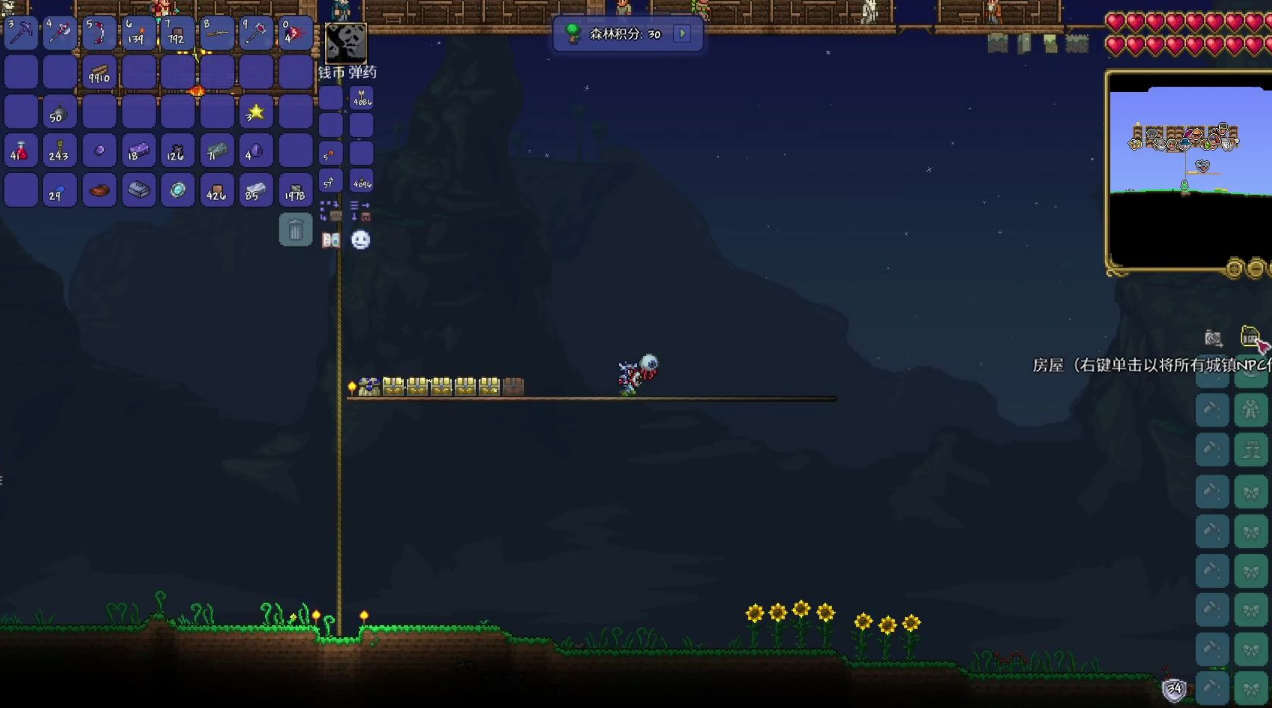The image size is (1272, 708).
Task: Select the hamaxe in hotbar slot 4
Action: click(60, 33)
